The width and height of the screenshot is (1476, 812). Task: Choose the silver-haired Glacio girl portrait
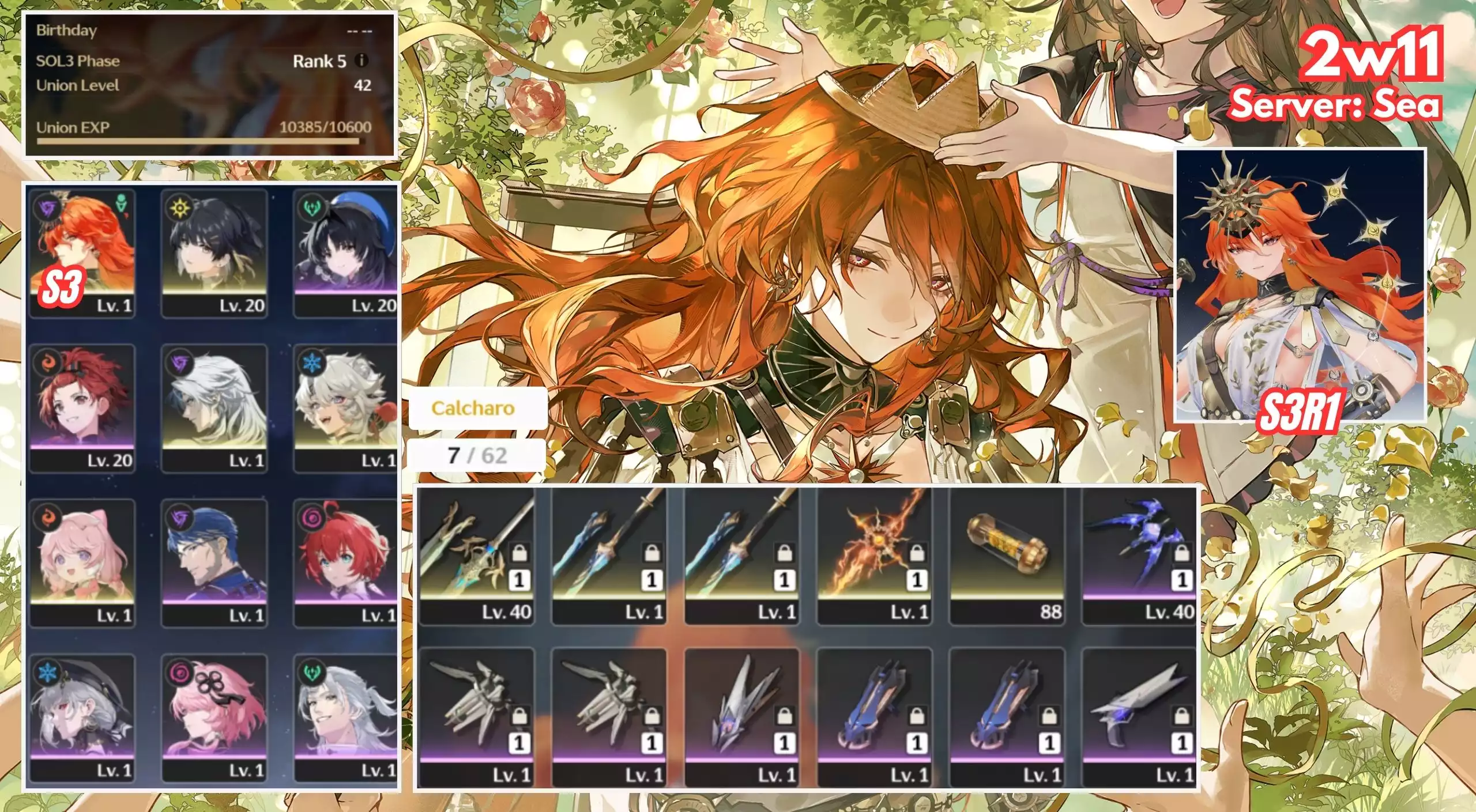point(82,718)
